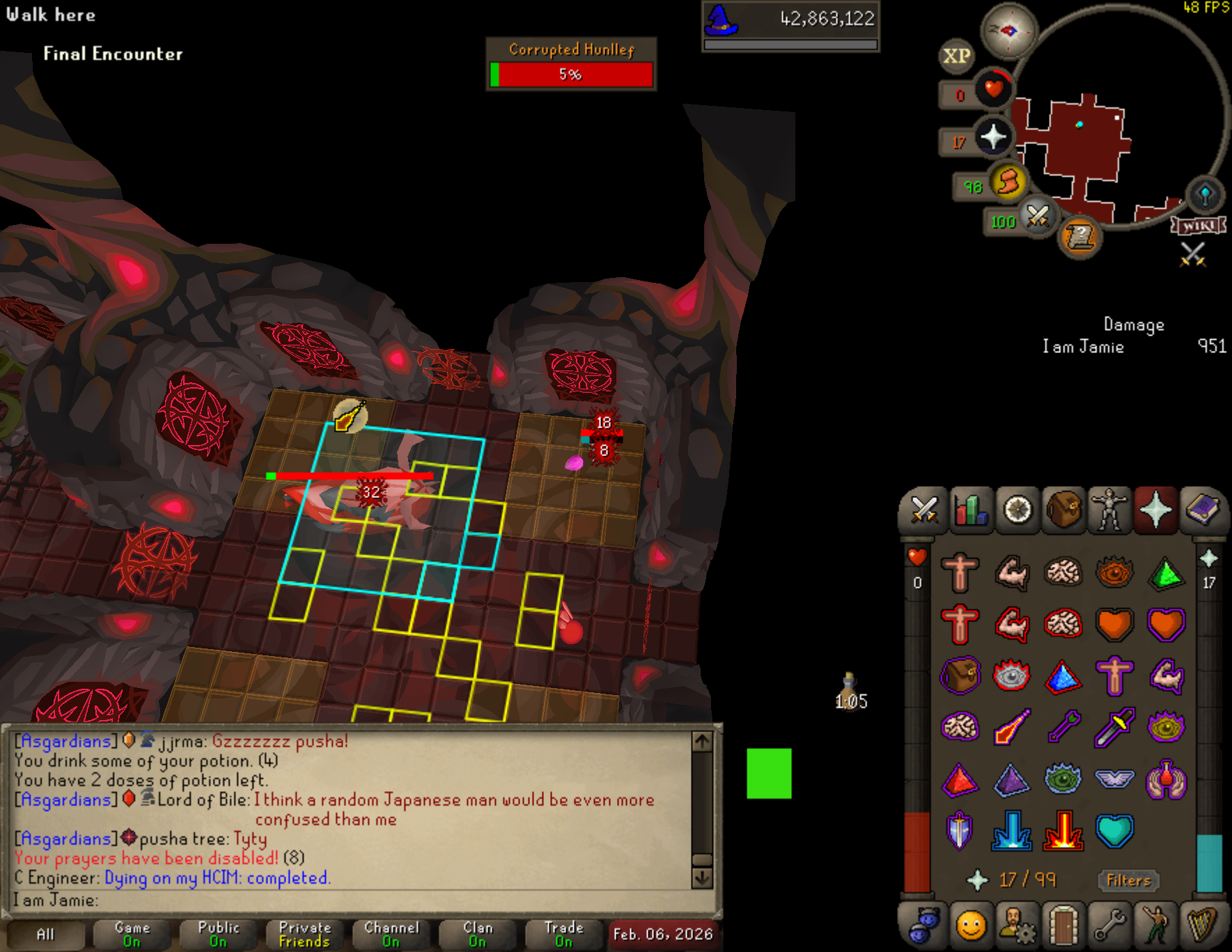
Task: Toggle the XP drops button
Action: pyautogui.click(x=956, y=56)
